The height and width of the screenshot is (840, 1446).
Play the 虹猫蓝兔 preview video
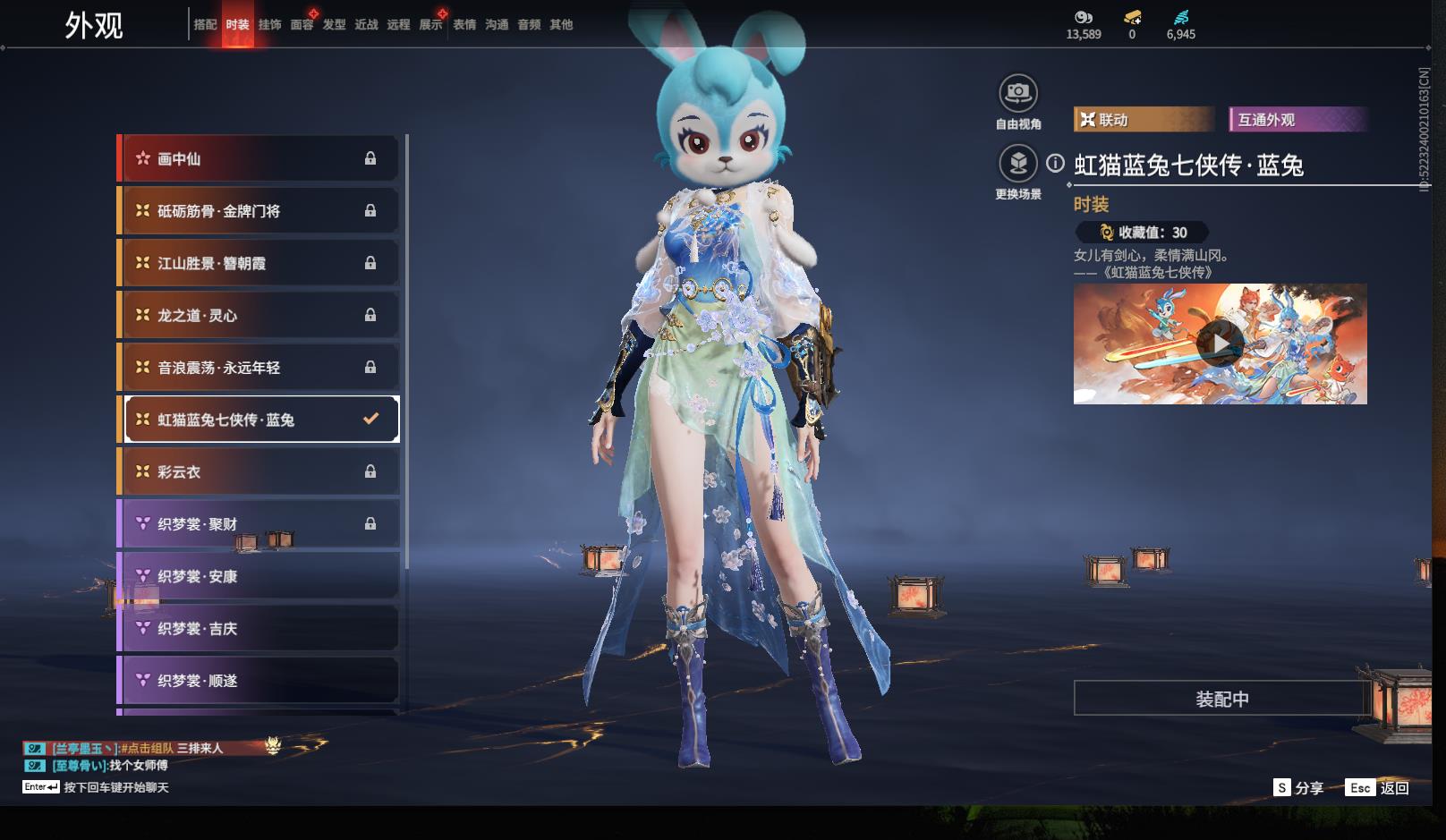[x=1220, y=344]
